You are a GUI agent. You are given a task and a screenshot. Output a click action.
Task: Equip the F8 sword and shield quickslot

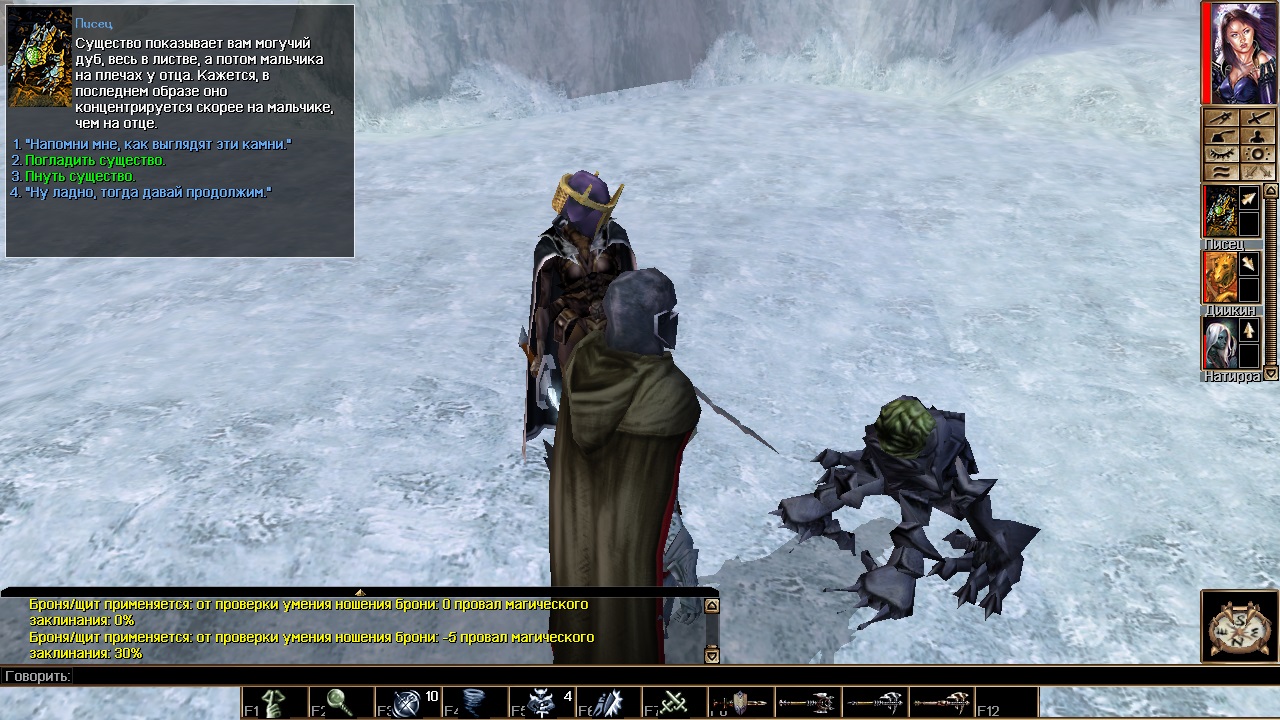pos(741,703)
